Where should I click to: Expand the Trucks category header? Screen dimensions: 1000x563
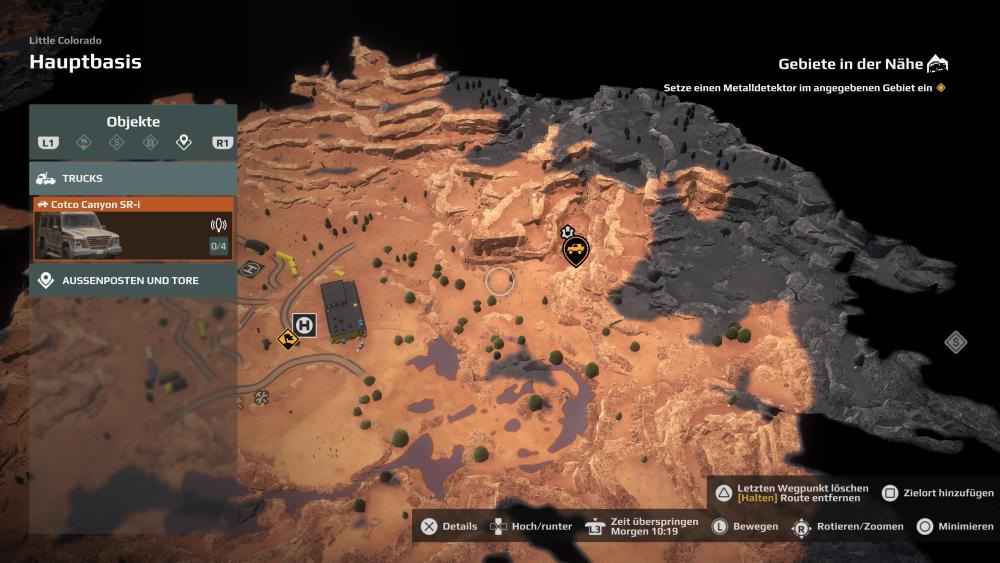pos(133,178)
